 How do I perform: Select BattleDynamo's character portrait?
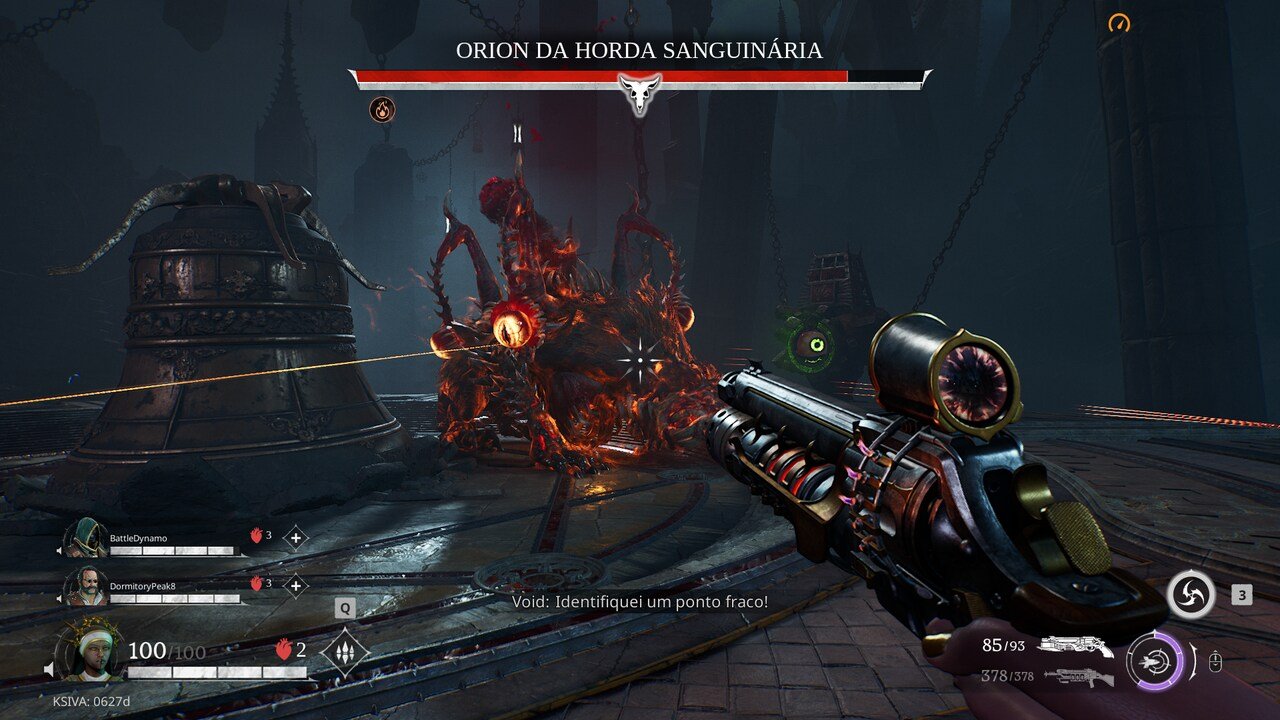click(85, 537)
